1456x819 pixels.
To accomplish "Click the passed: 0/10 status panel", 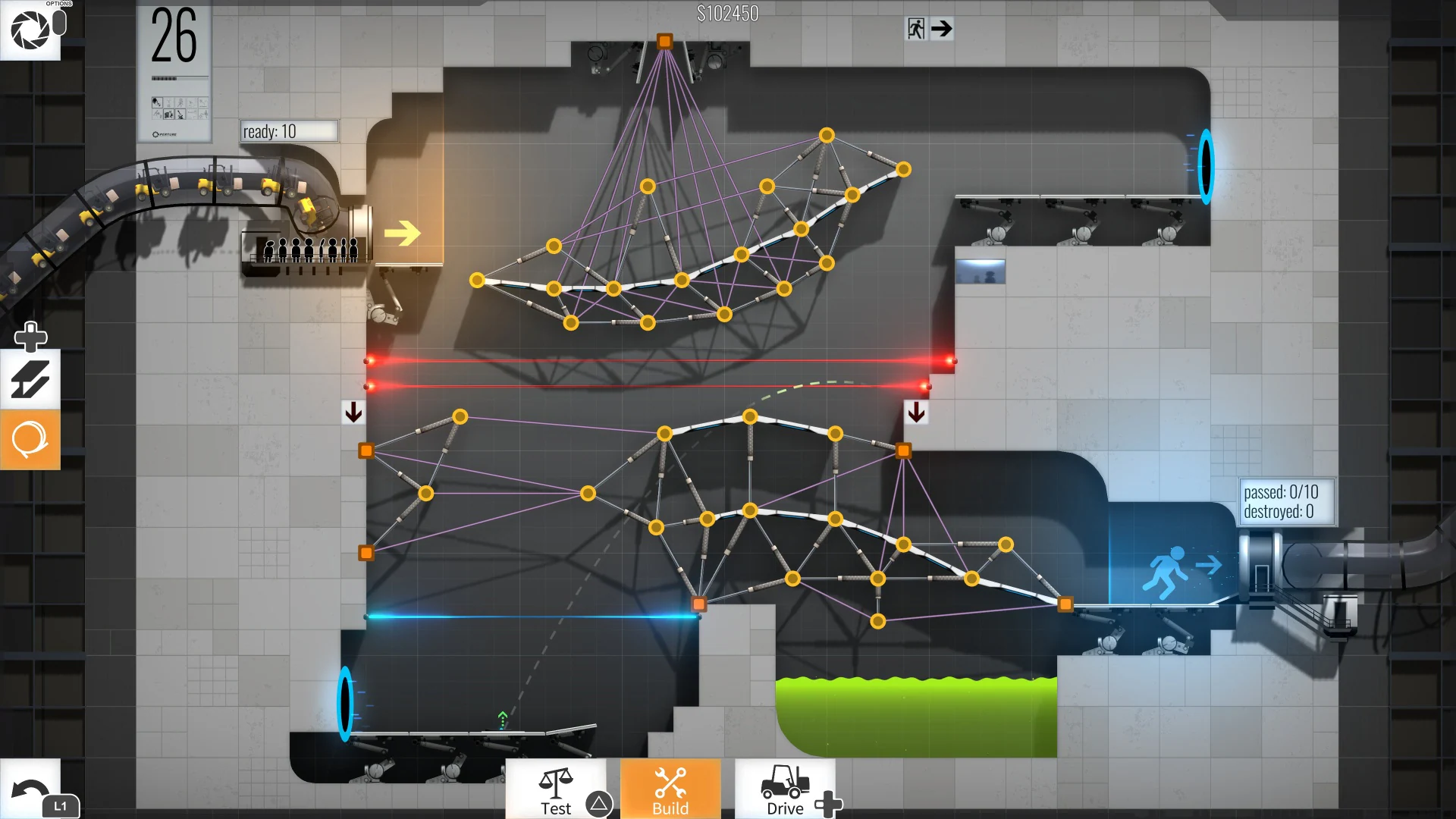I will (x=1286, y=501).
